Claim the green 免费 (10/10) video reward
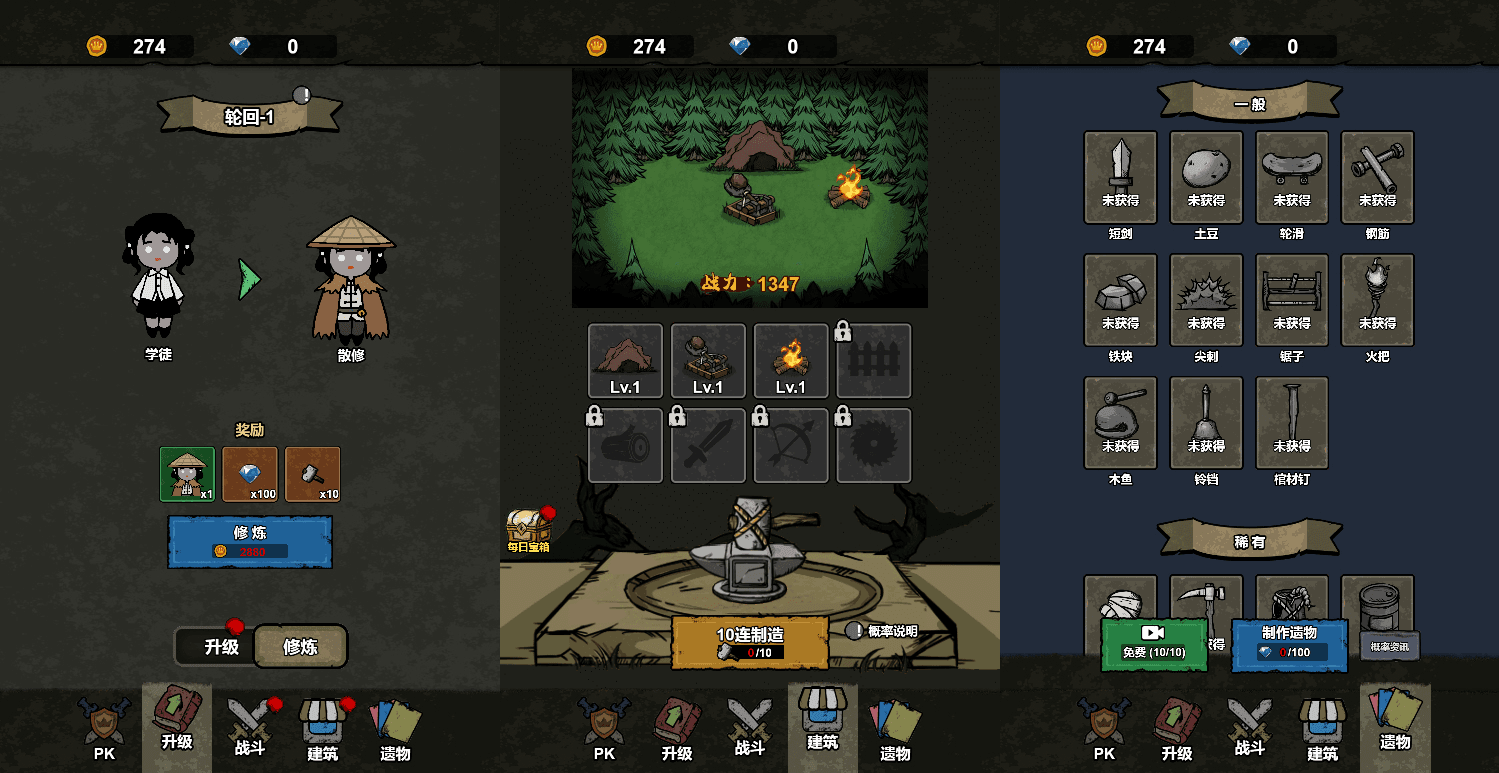The image size is (1499, 773). click(x=1154, y=644)
